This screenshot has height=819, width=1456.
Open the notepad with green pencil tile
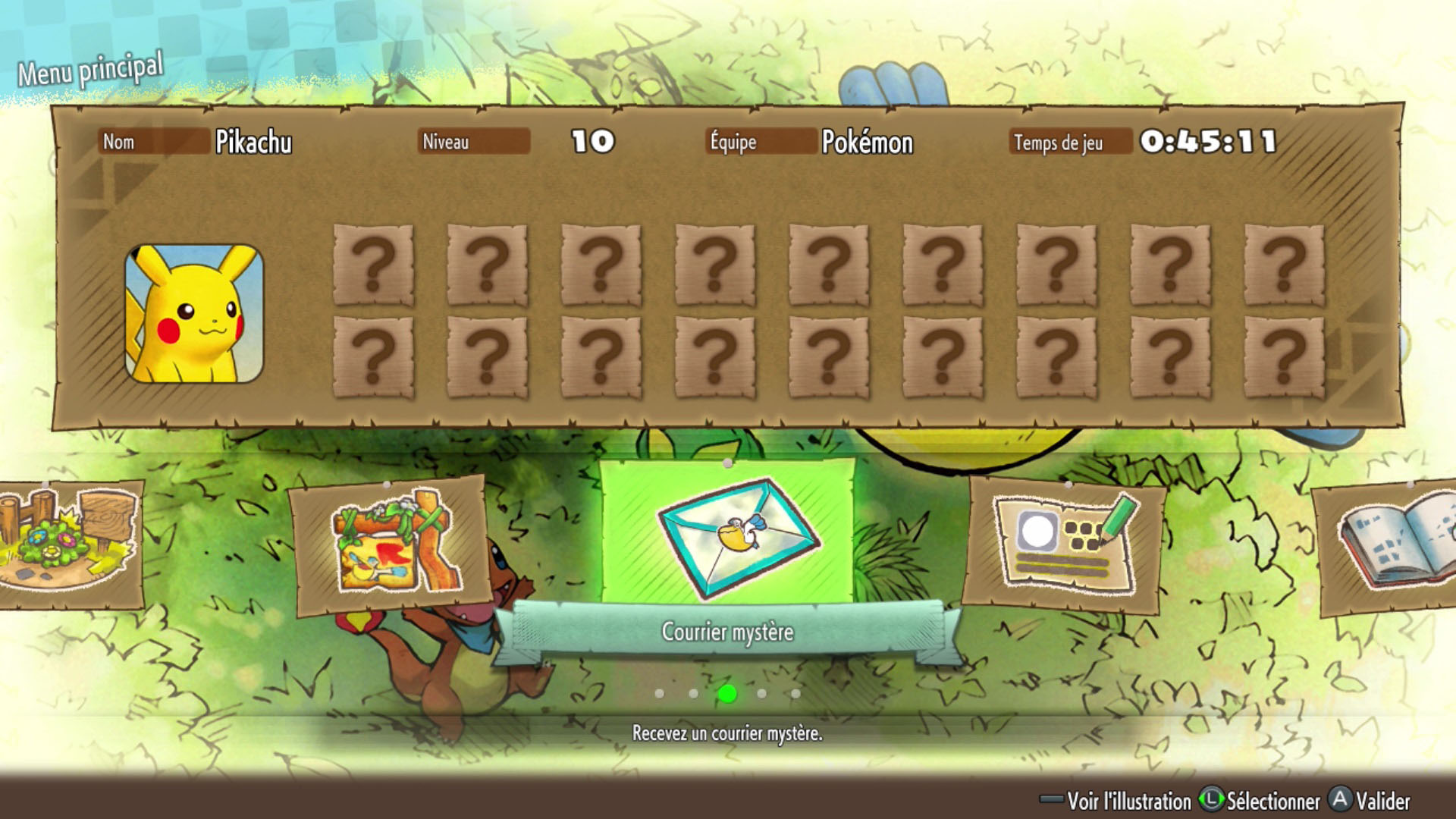pos(1064,544)
